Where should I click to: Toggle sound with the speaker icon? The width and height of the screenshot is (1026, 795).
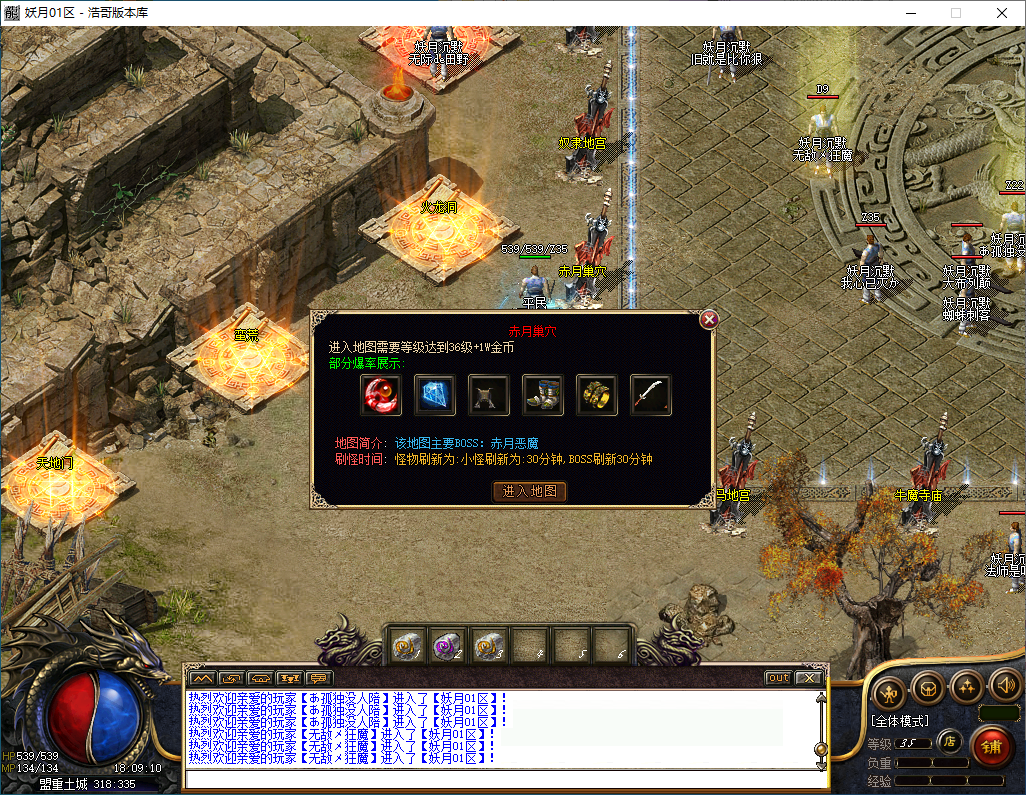(1004, 687)
